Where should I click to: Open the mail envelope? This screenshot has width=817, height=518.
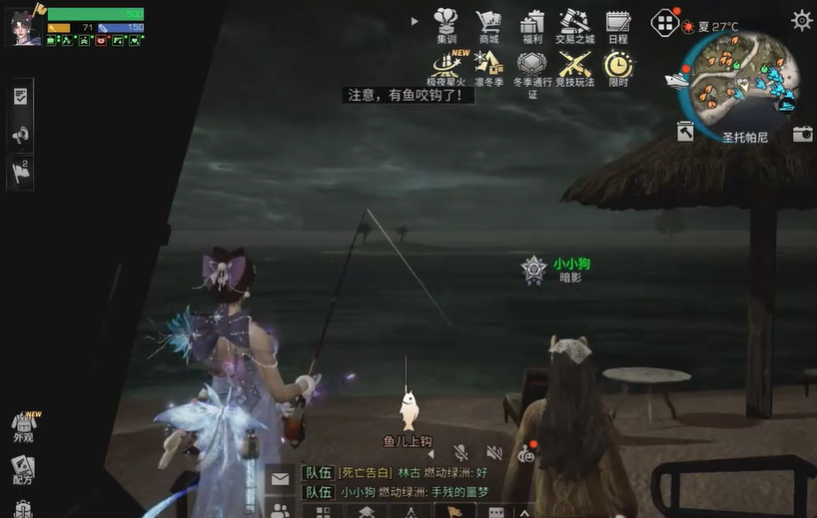pos(280,479)
